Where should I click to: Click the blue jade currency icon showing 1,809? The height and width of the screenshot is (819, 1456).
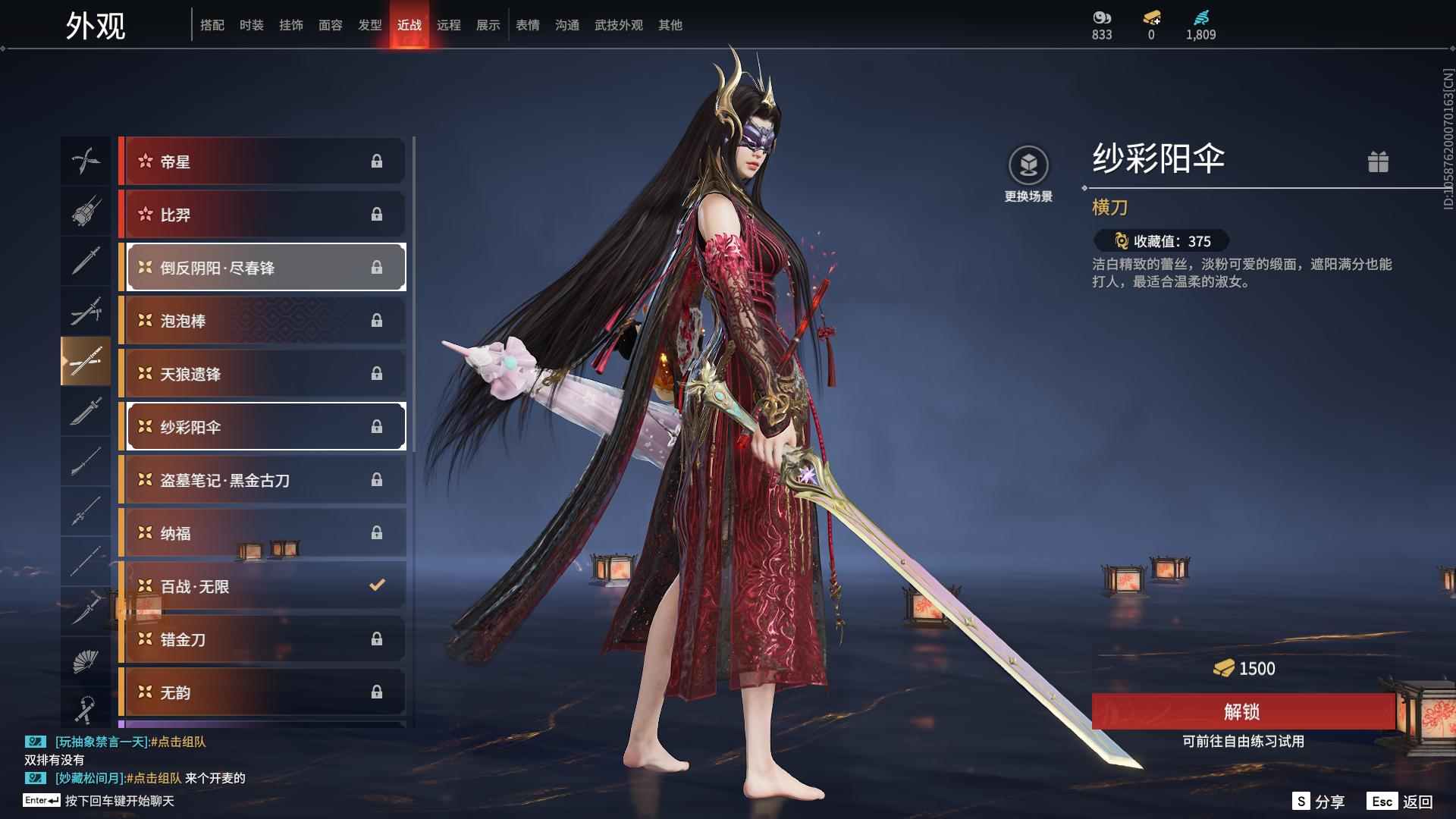[x=1203, y=17]
